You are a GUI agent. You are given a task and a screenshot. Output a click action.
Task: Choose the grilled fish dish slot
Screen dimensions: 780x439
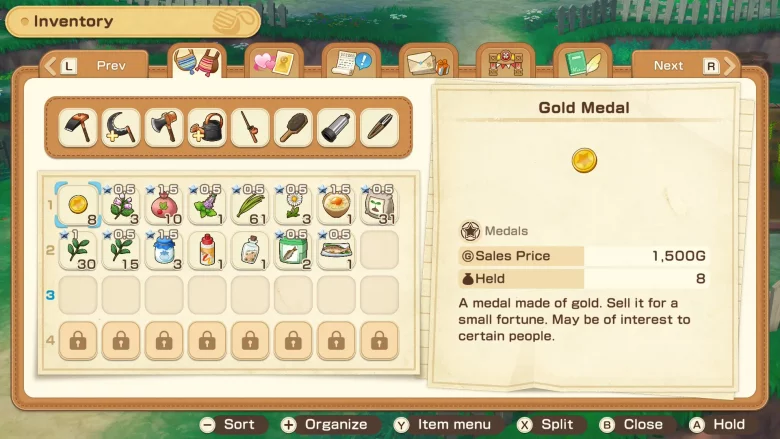tap(336, 250)
